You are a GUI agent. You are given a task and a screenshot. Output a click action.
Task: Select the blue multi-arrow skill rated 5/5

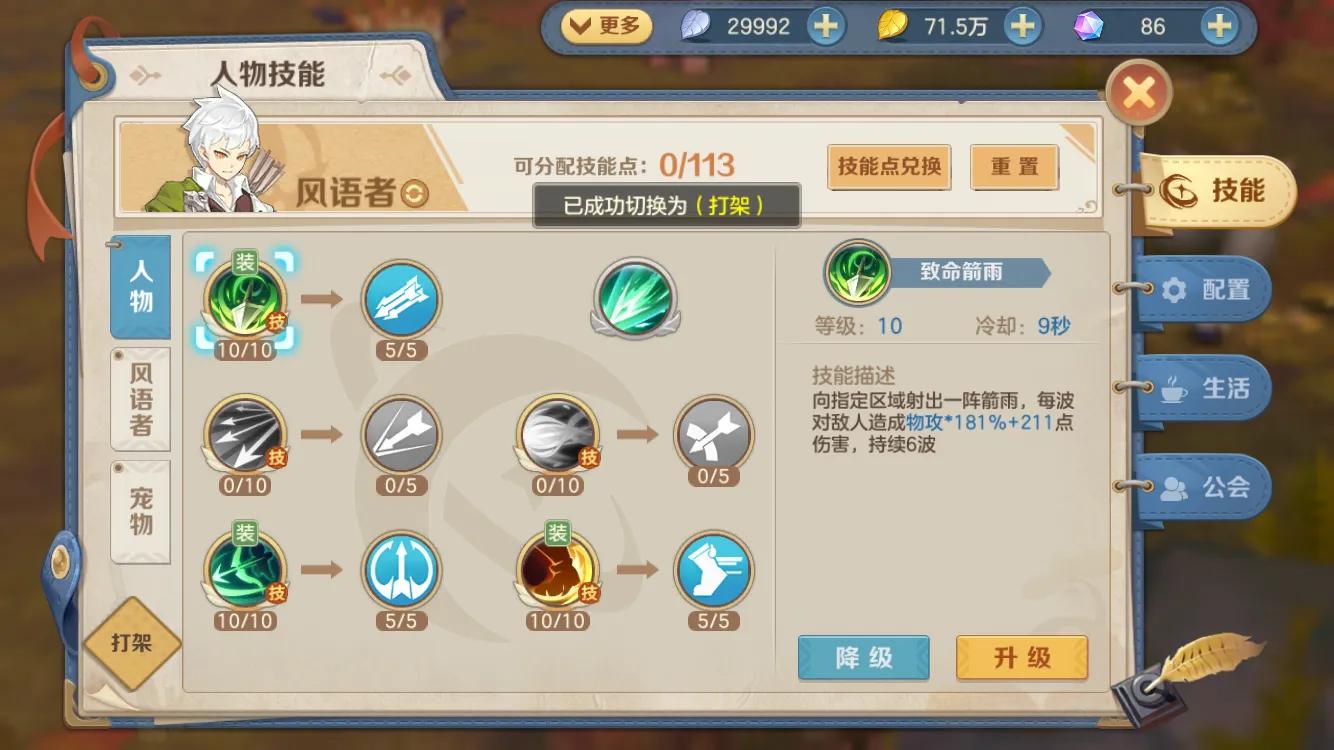pos(401,300)
